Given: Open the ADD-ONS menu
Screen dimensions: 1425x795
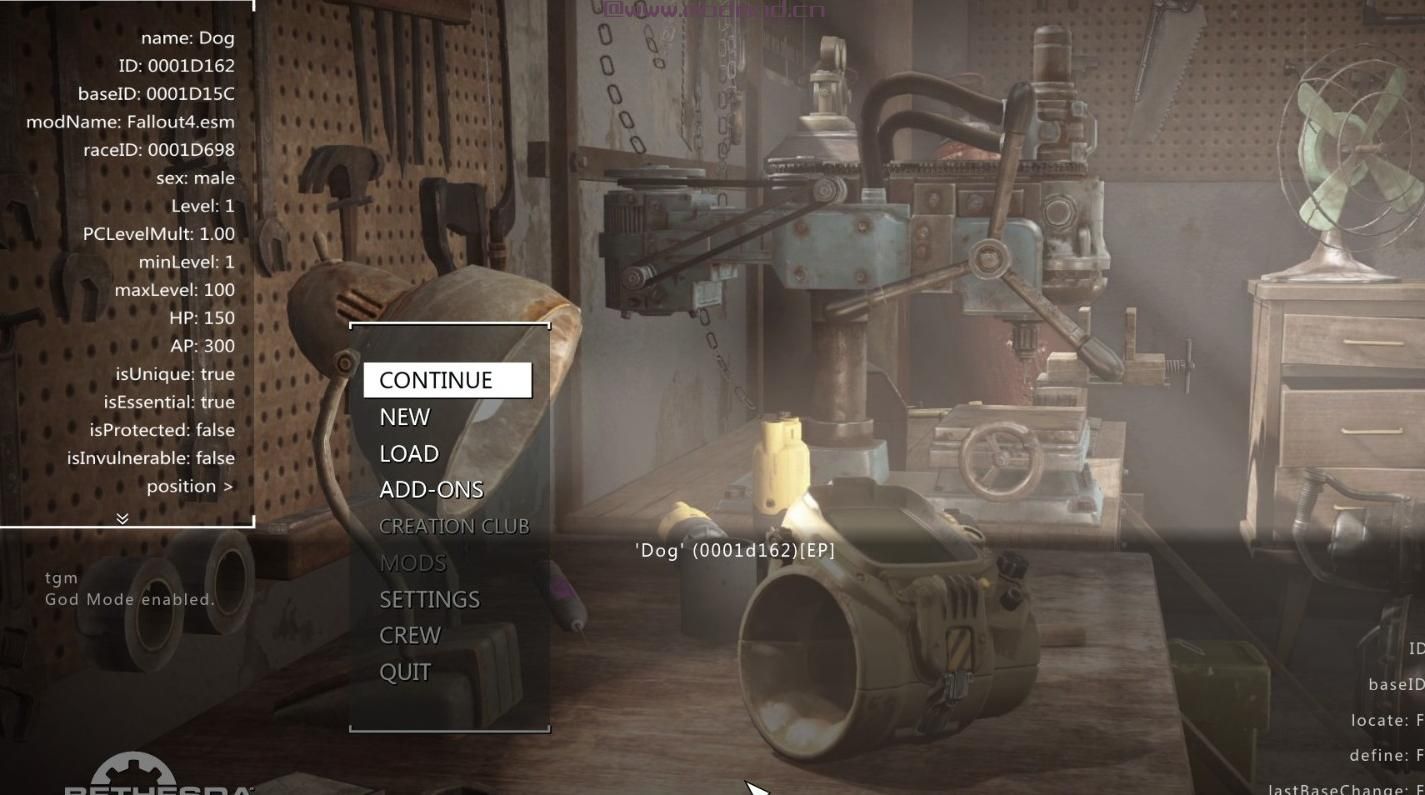Looking at the screenshot, I should (x=431, y=490).
